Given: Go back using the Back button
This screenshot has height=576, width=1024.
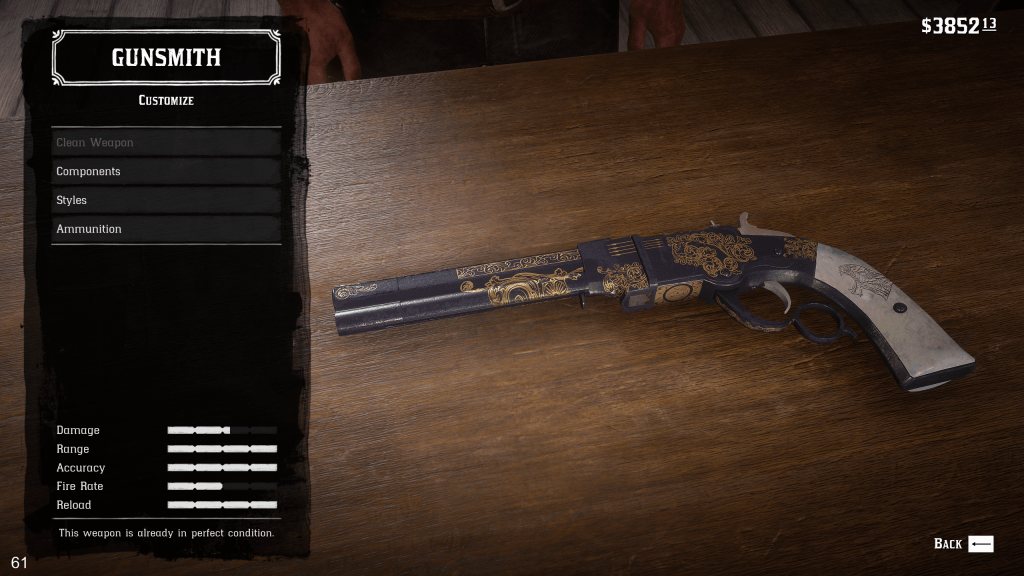Looking at the screenshot, I should click(963, 544).
